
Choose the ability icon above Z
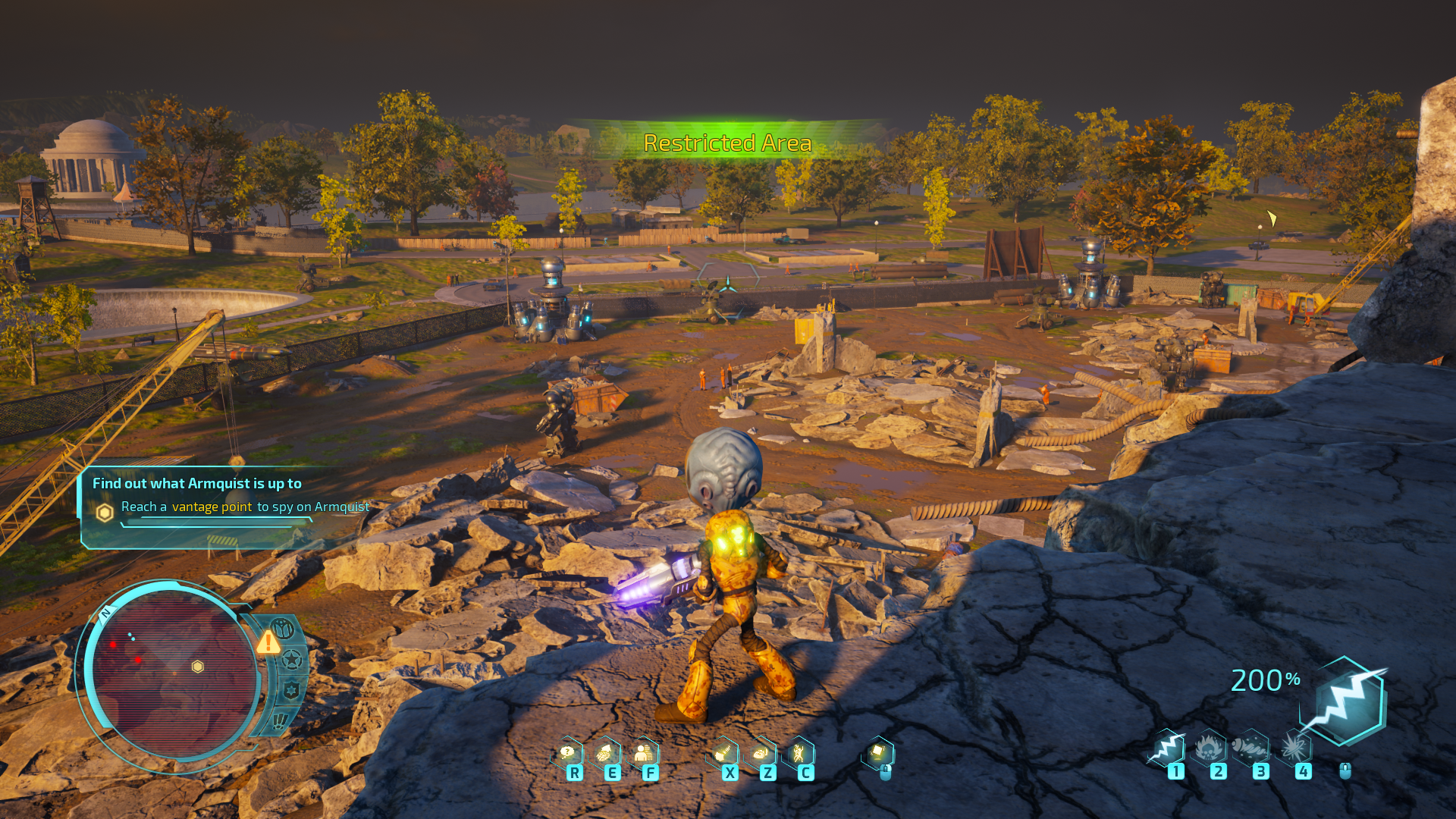pos(761,753)
